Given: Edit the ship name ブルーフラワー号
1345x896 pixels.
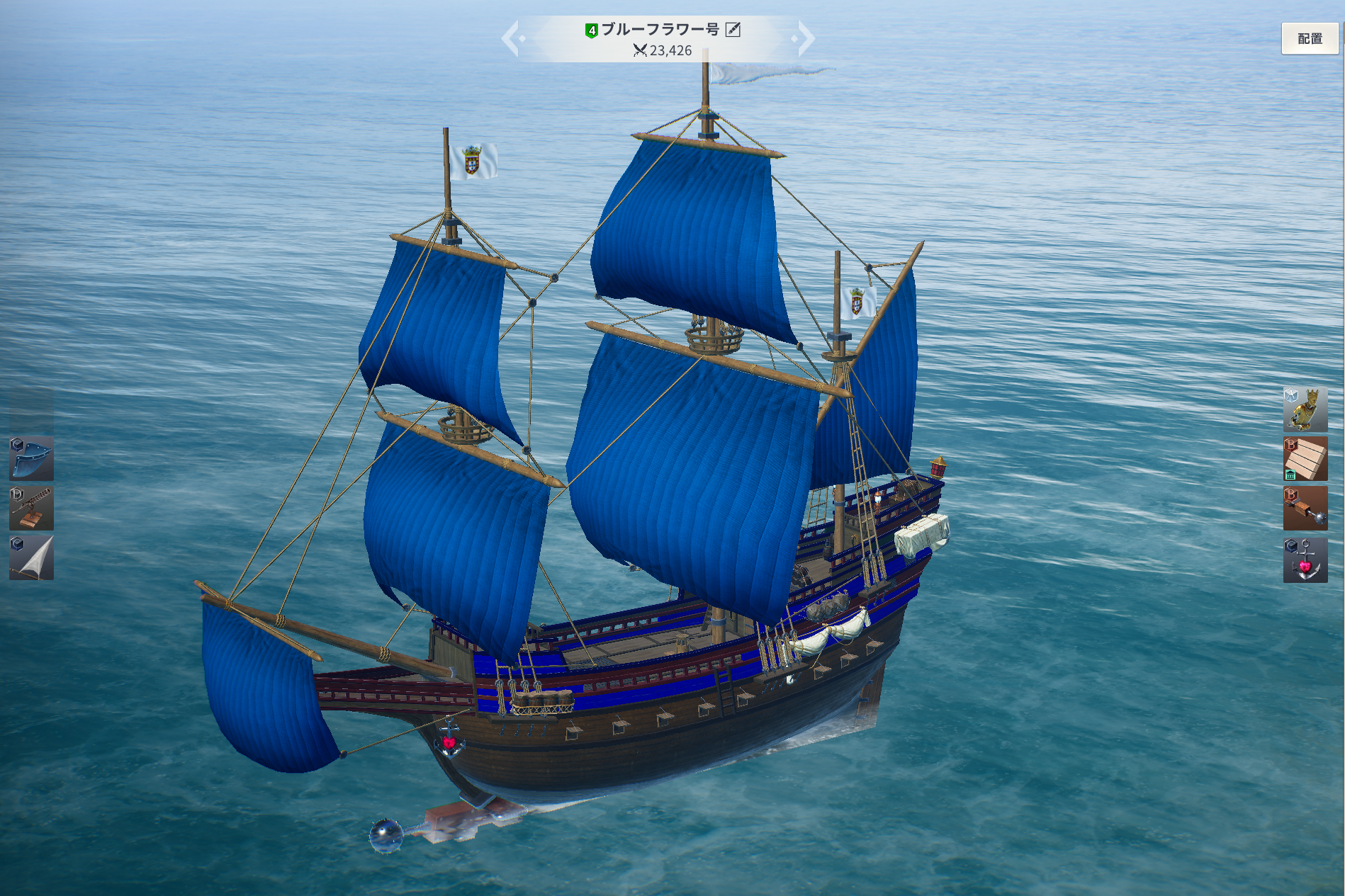Looking at the screenshot, I should click(733, 30).
